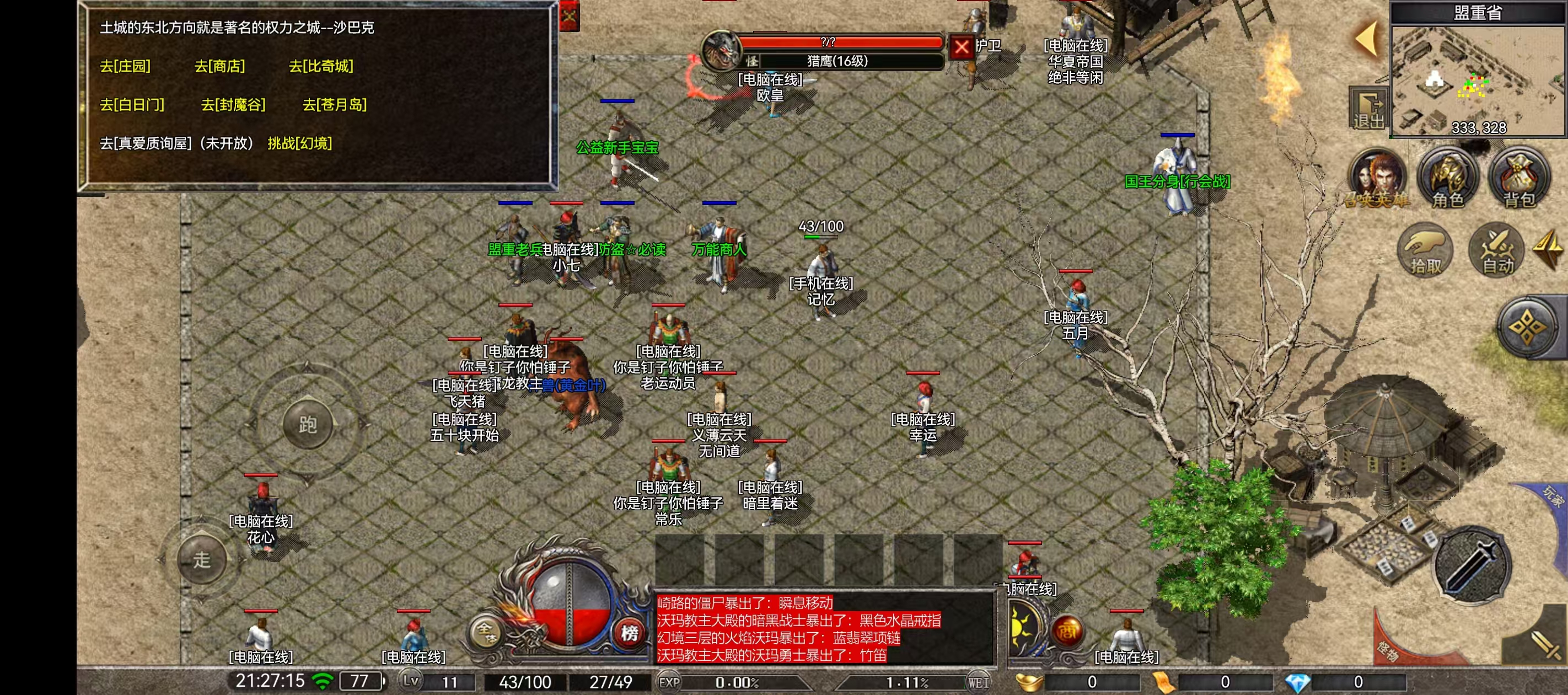Teleport to 苍月岛 via the dialog
The width and height of the screenshot is (1568, 695).
[x=334, y=105]
